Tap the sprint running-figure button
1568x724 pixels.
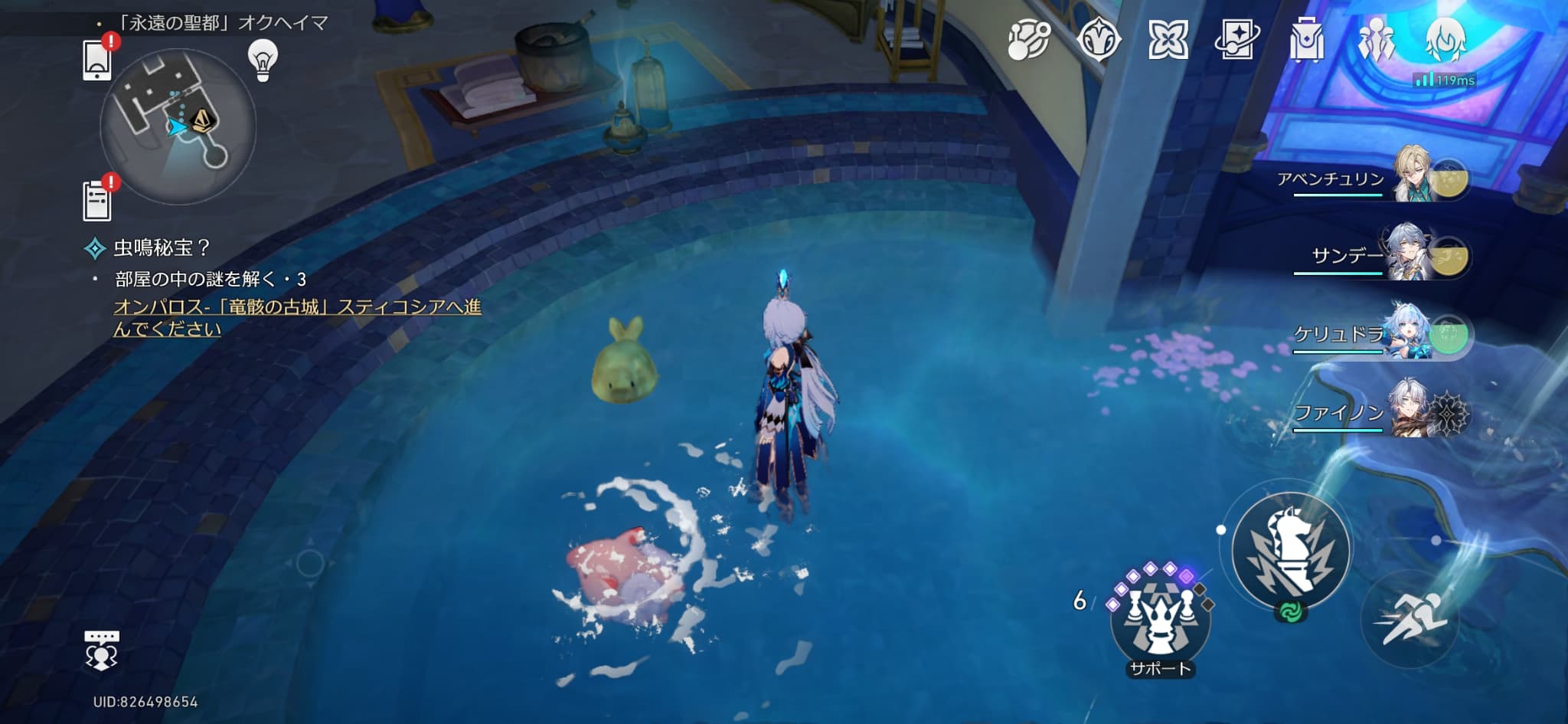tap(1410, 619)
